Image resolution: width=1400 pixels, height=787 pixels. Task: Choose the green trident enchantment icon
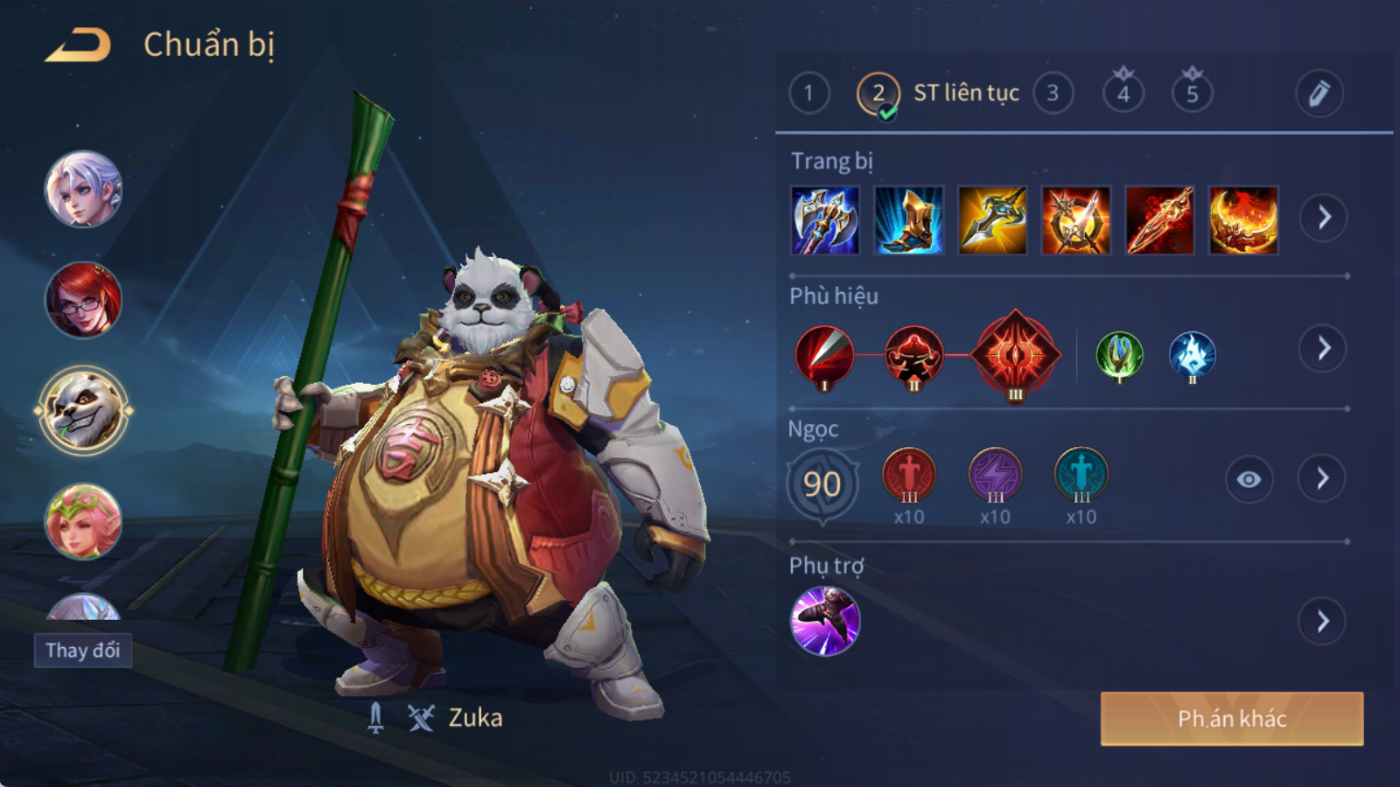[1119, 356]
